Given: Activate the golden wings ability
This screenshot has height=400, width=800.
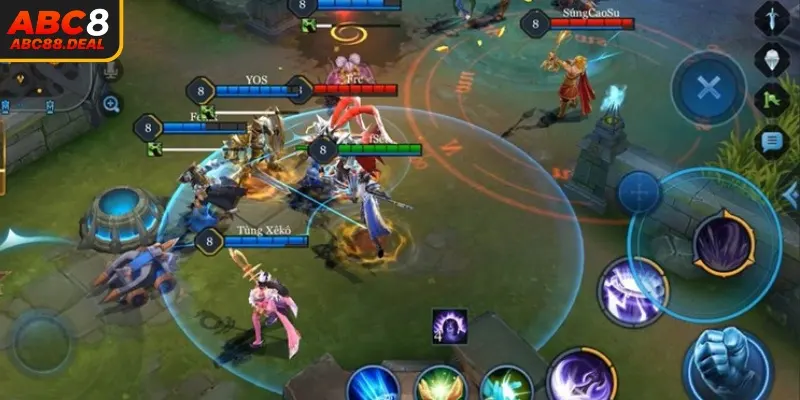Looking at the screenshot, I should coord(441,386).
